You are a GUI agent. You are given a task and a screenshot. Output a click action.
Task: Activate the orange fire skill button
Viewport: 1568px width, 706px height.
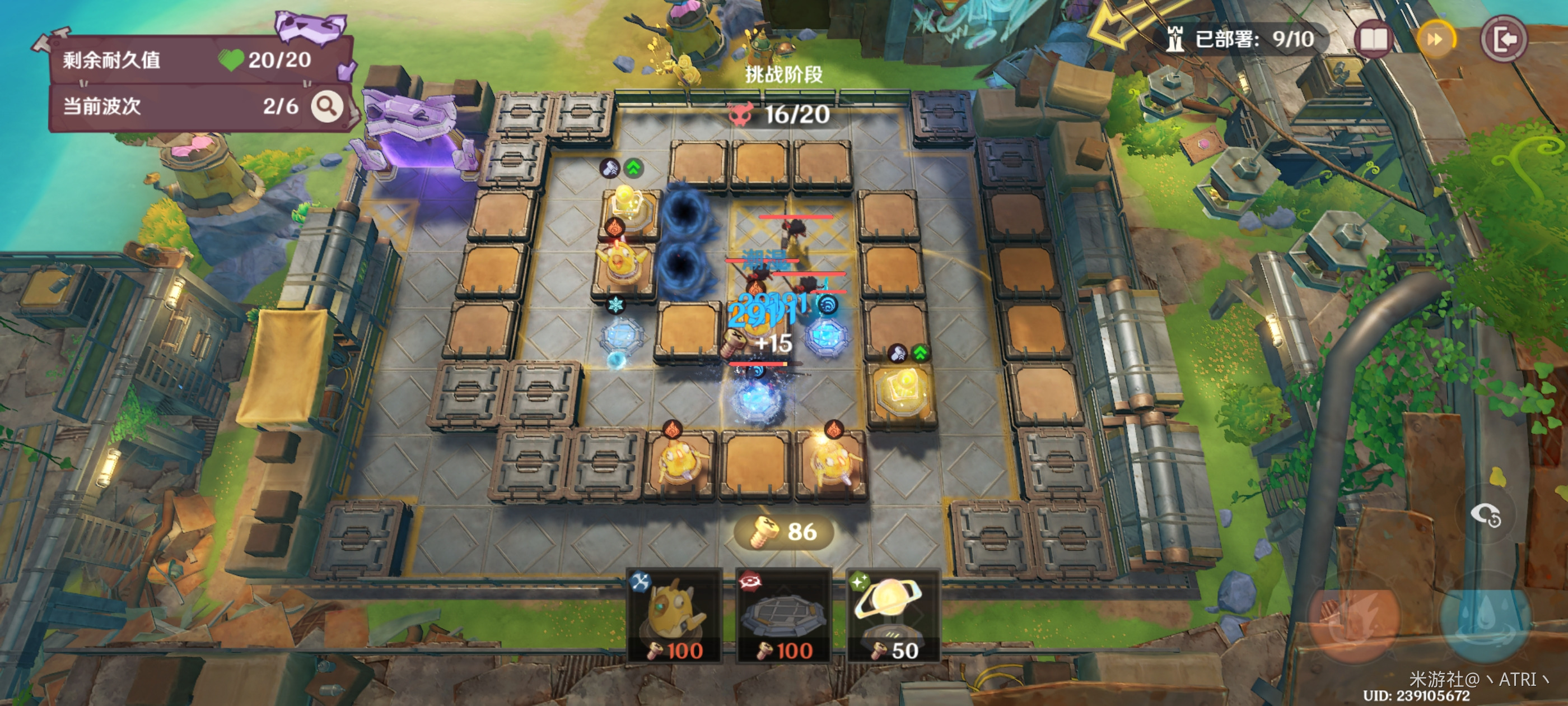1354,618
